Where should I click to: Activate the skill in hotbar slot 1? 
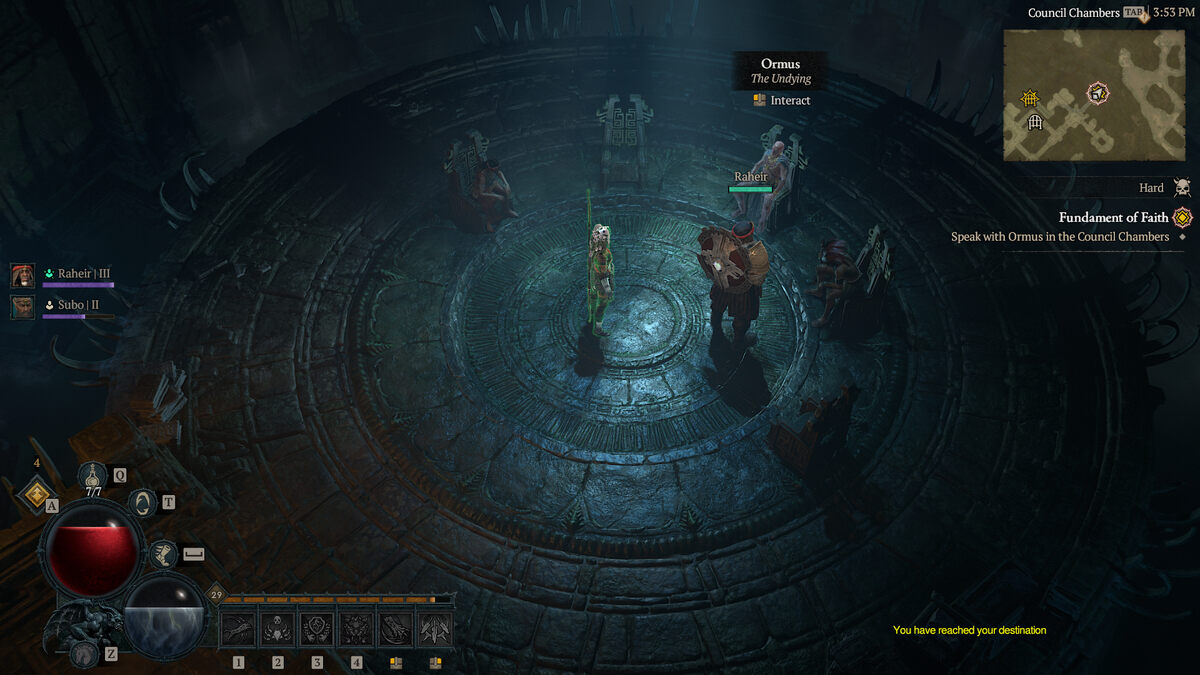pyautogui.click(x=238, y=629)
